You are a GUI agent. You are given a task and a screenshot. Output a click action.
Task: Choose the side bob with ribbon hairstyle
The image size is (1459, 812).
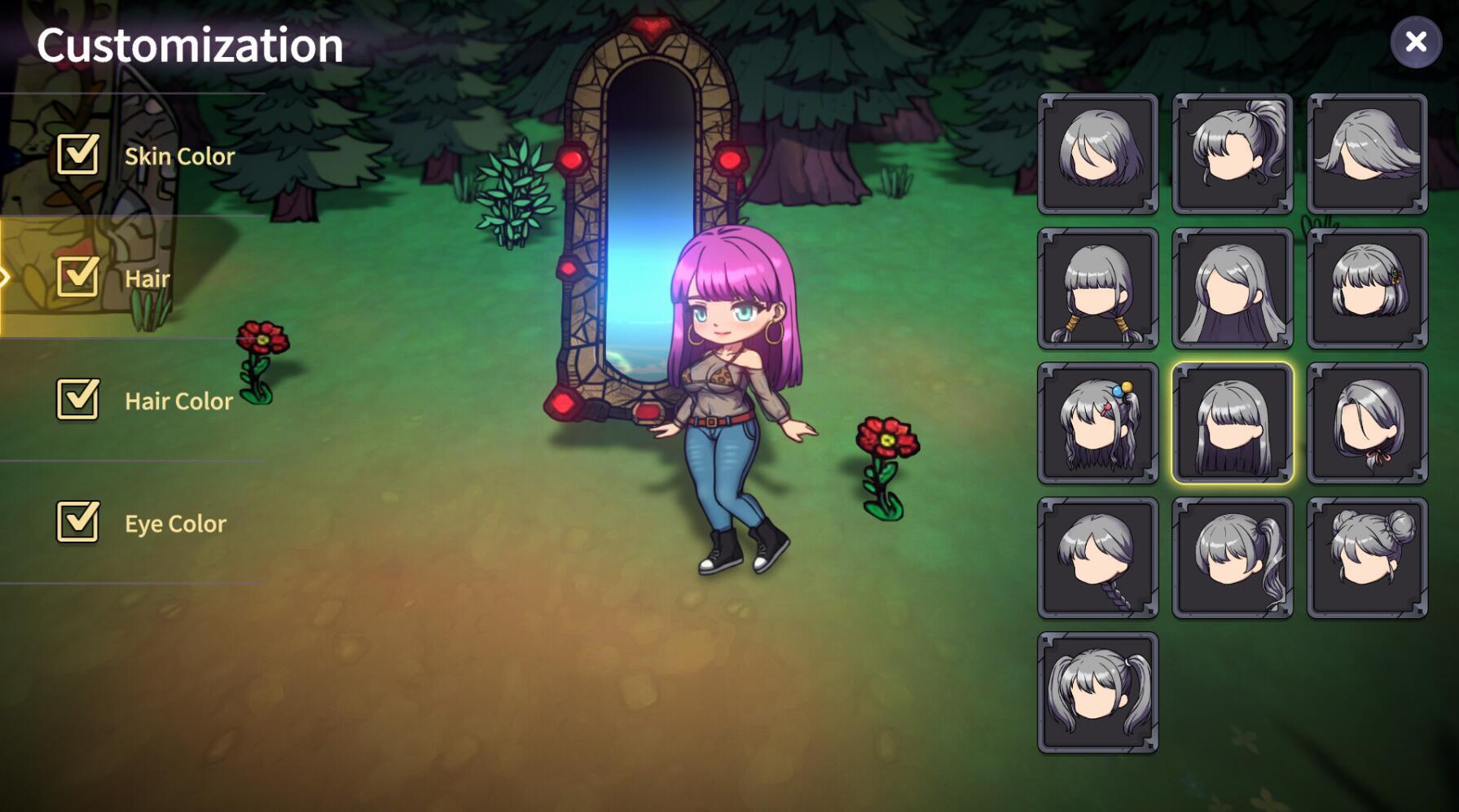click(x=1367, y=423)
